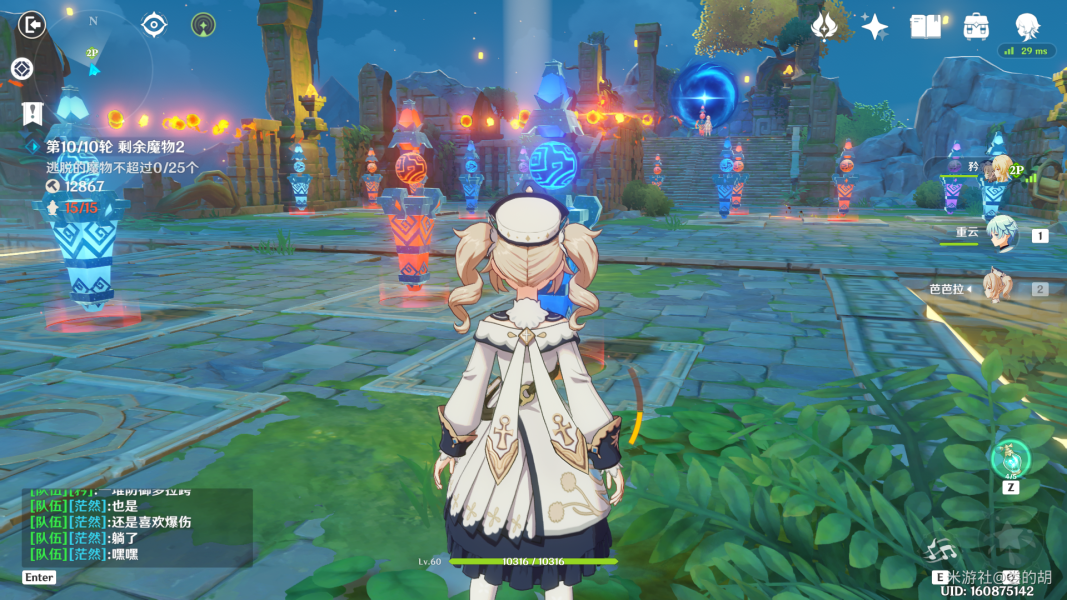Open the quest banner exclamation icon
This screenshot has width=1067, height=600.
point(32,113)
